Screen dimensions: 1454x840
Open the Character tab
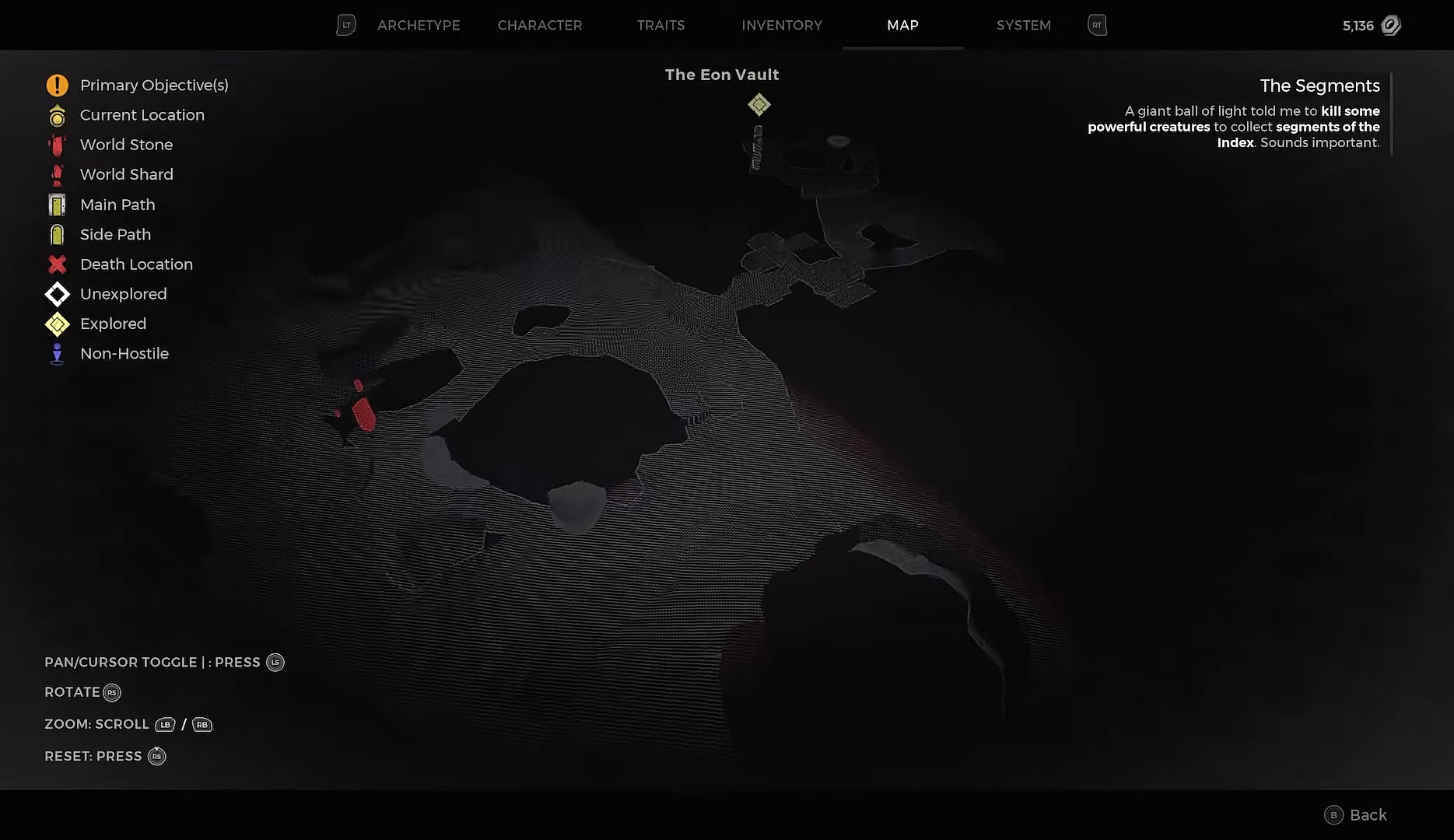point(540,26)
